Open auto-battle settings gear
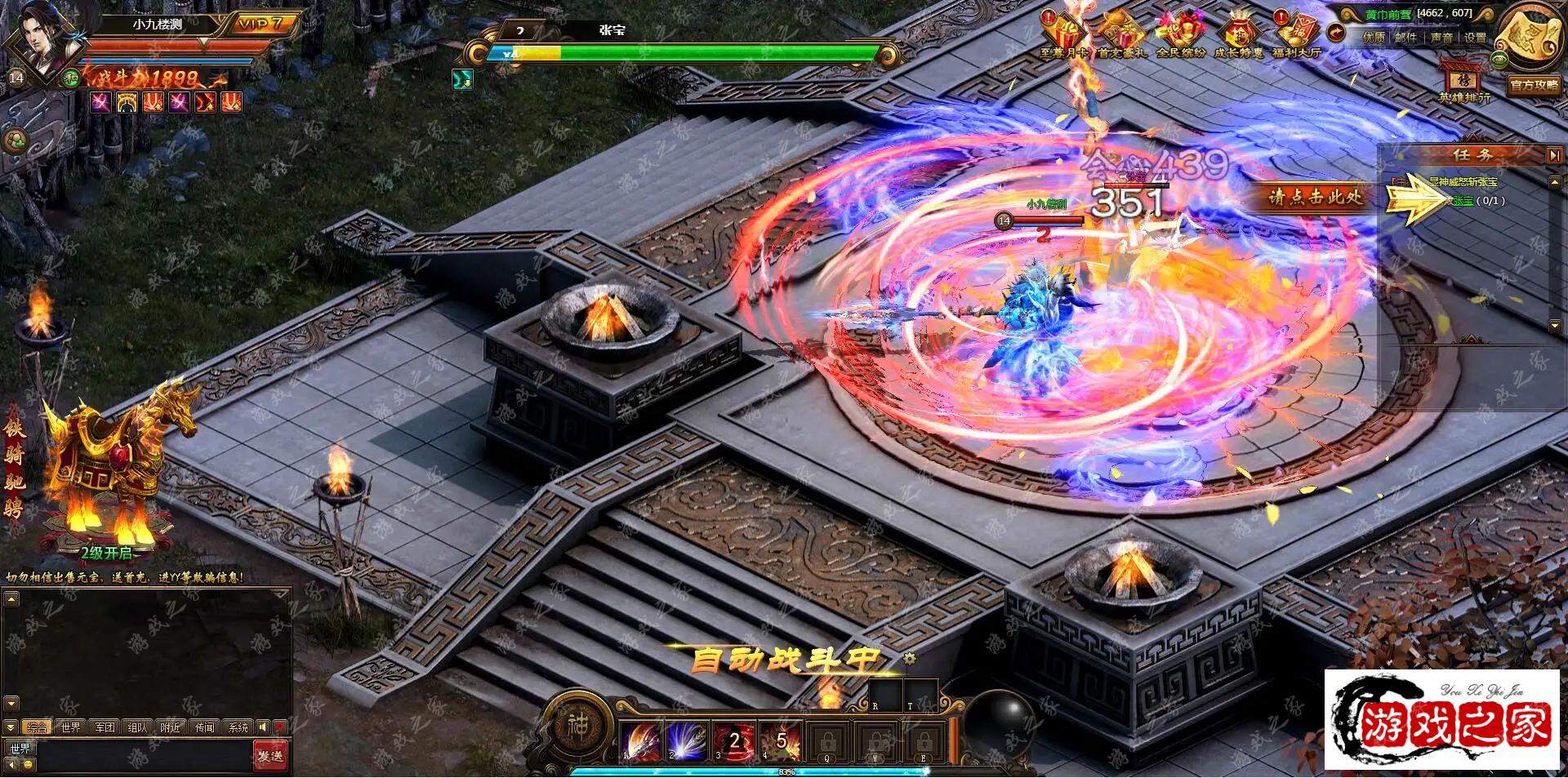Image resolution: width=1568 pixels, height=778 pixels. coord(910,658)
